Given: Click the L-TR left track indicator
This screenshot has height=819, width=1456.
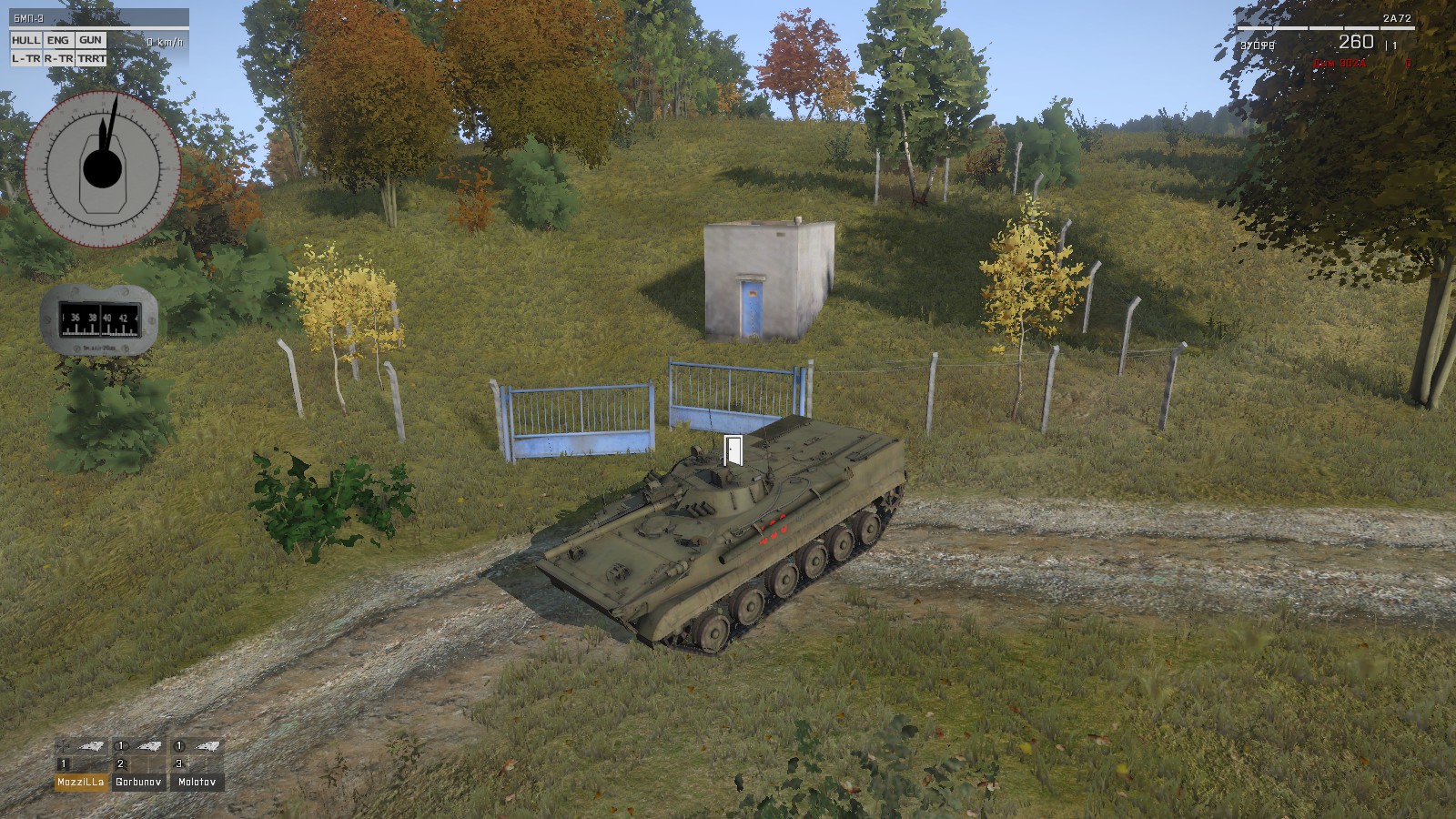Looking at the screenshot, I should tap(26, 58).
